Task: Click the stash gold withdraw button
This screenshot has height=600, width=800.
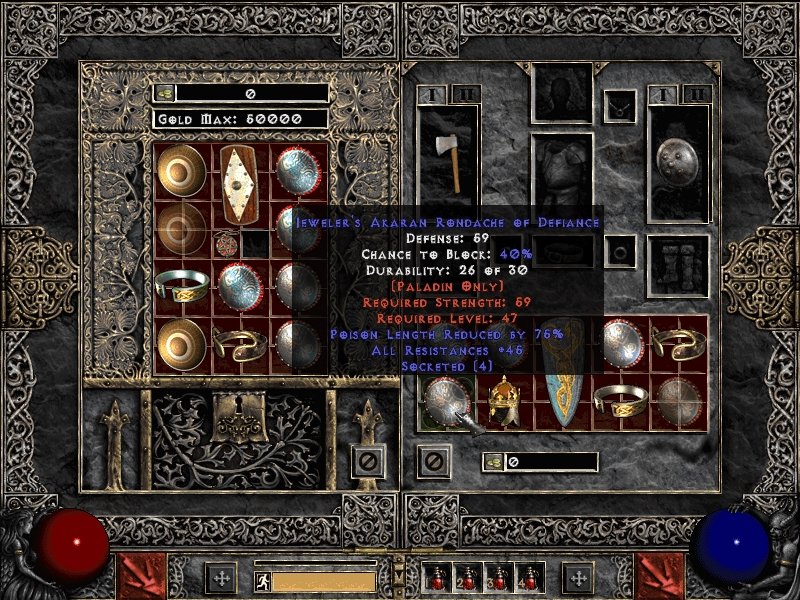Action: [165, 93]
